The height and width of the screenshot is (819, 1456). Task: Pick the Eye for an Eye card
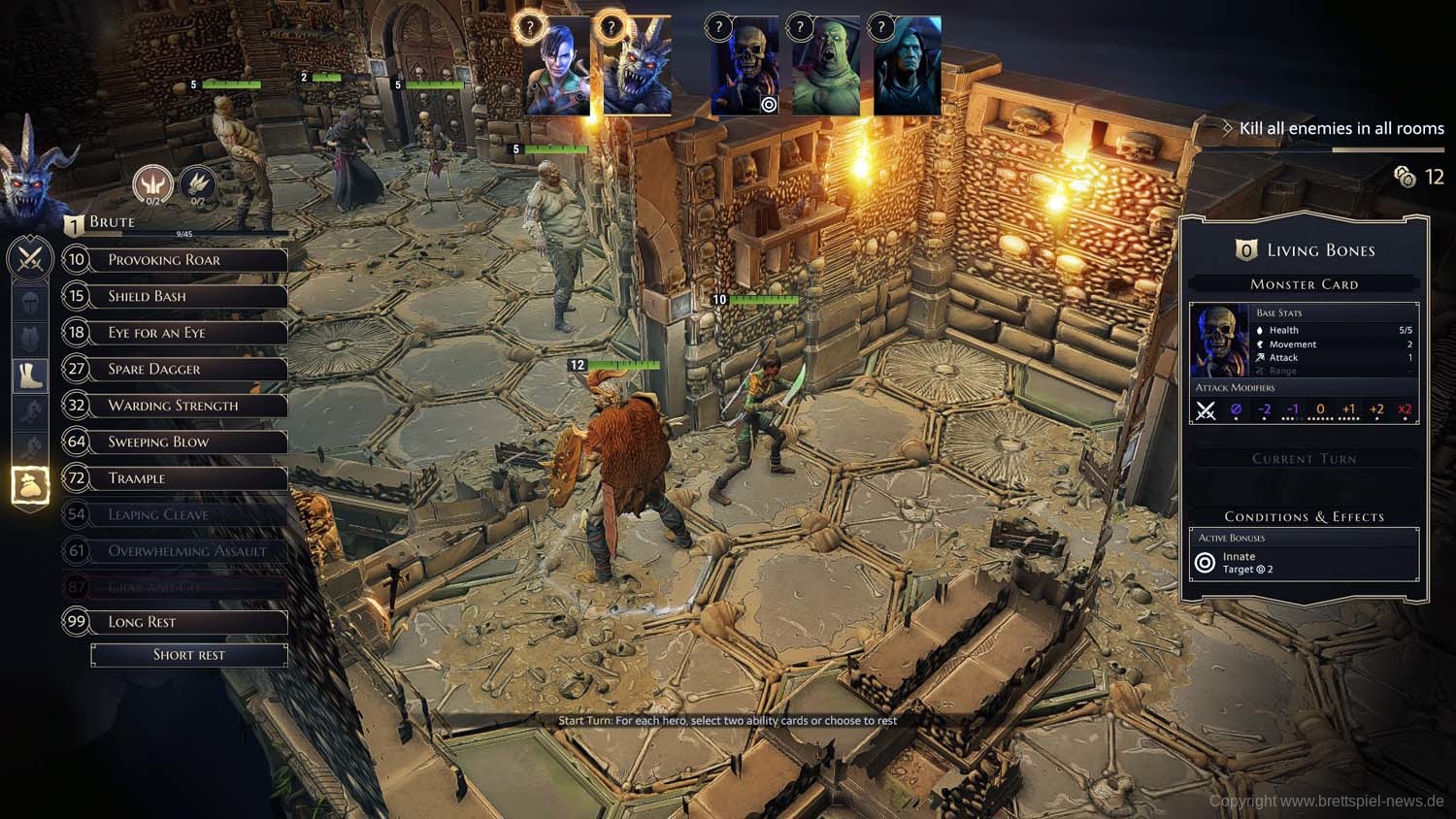(175, 333)
